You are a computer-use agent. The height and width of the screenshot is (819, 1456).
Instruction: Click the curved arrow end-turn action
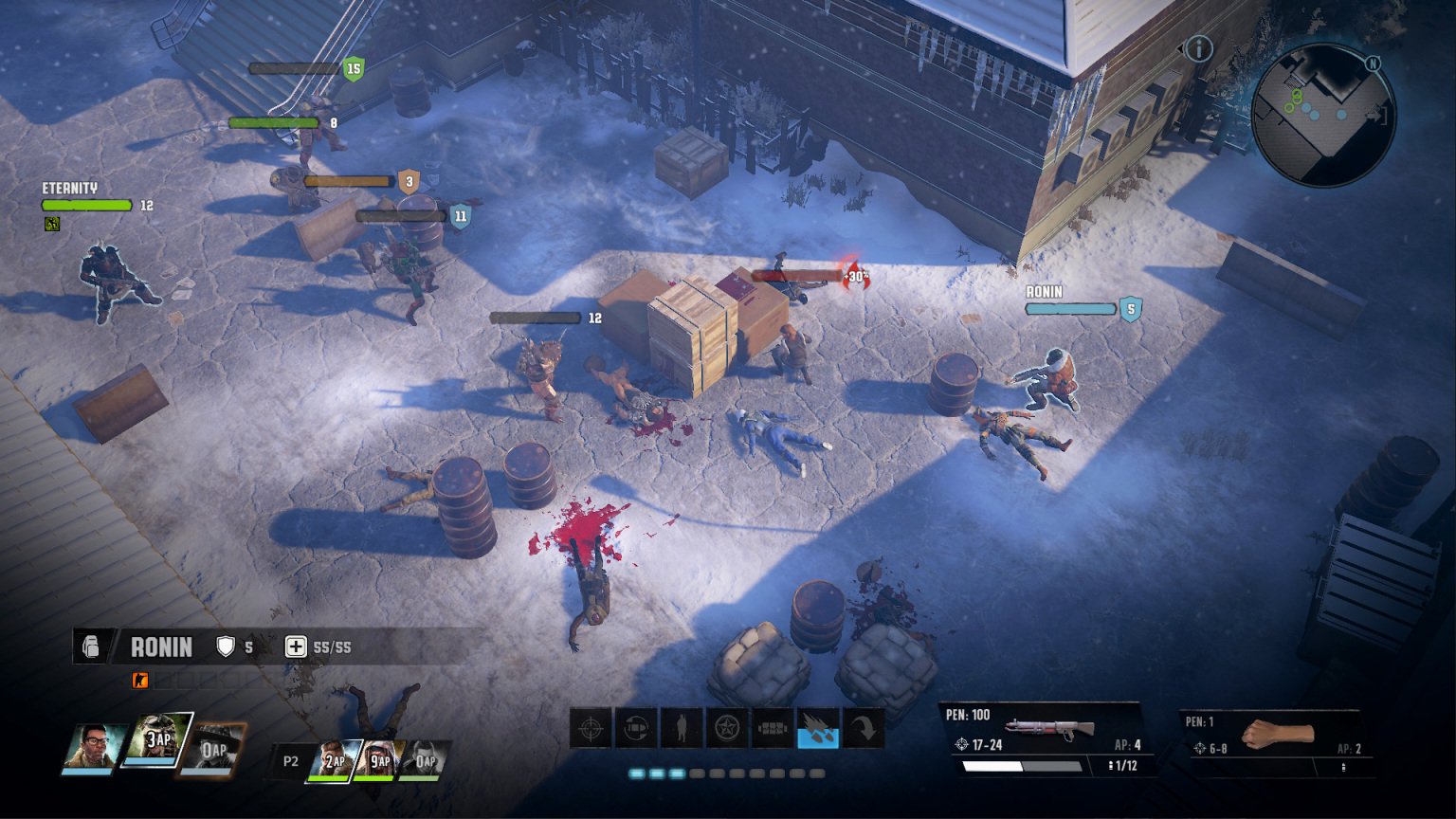pyautogui.click(x=864, y=729)
